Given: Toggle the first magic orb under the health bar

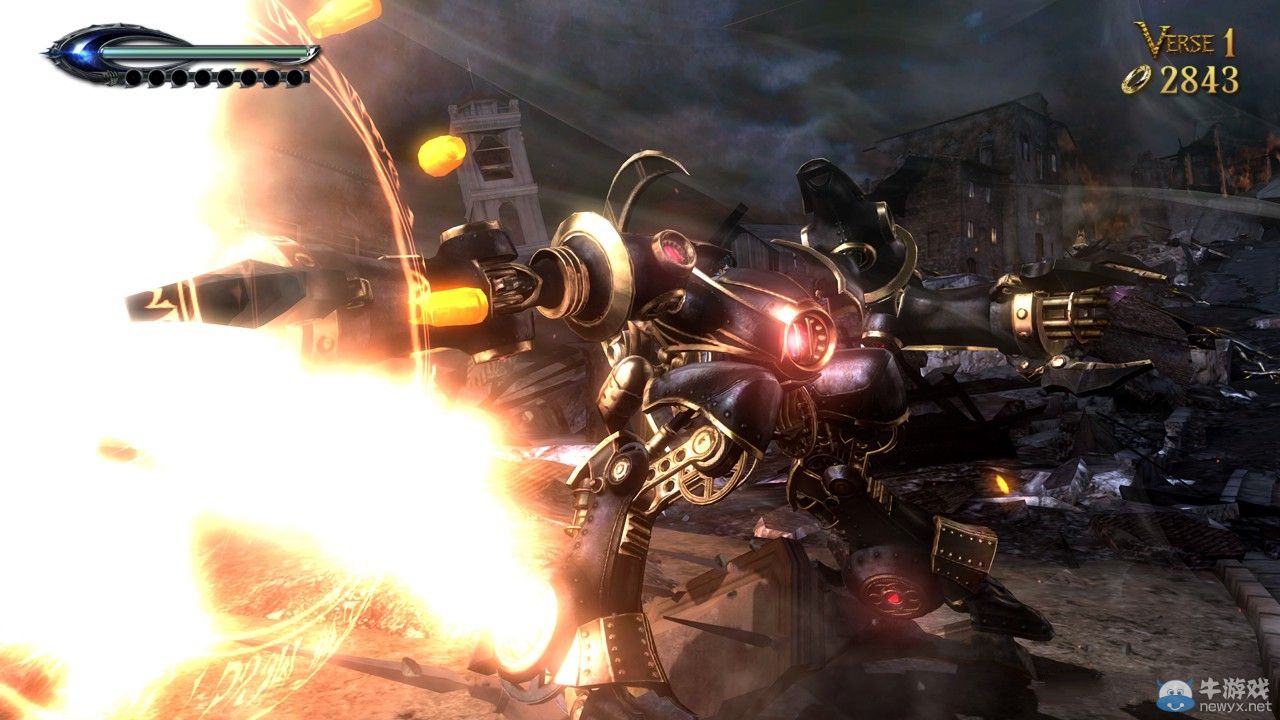Looking at the screenshot, I should [x=136, y=77].
